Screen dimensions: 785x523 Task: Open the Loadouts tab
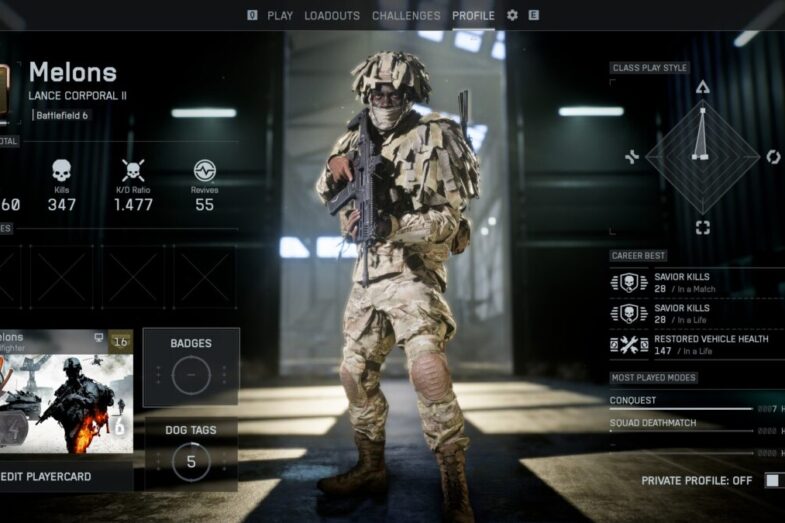pos(332,16)
